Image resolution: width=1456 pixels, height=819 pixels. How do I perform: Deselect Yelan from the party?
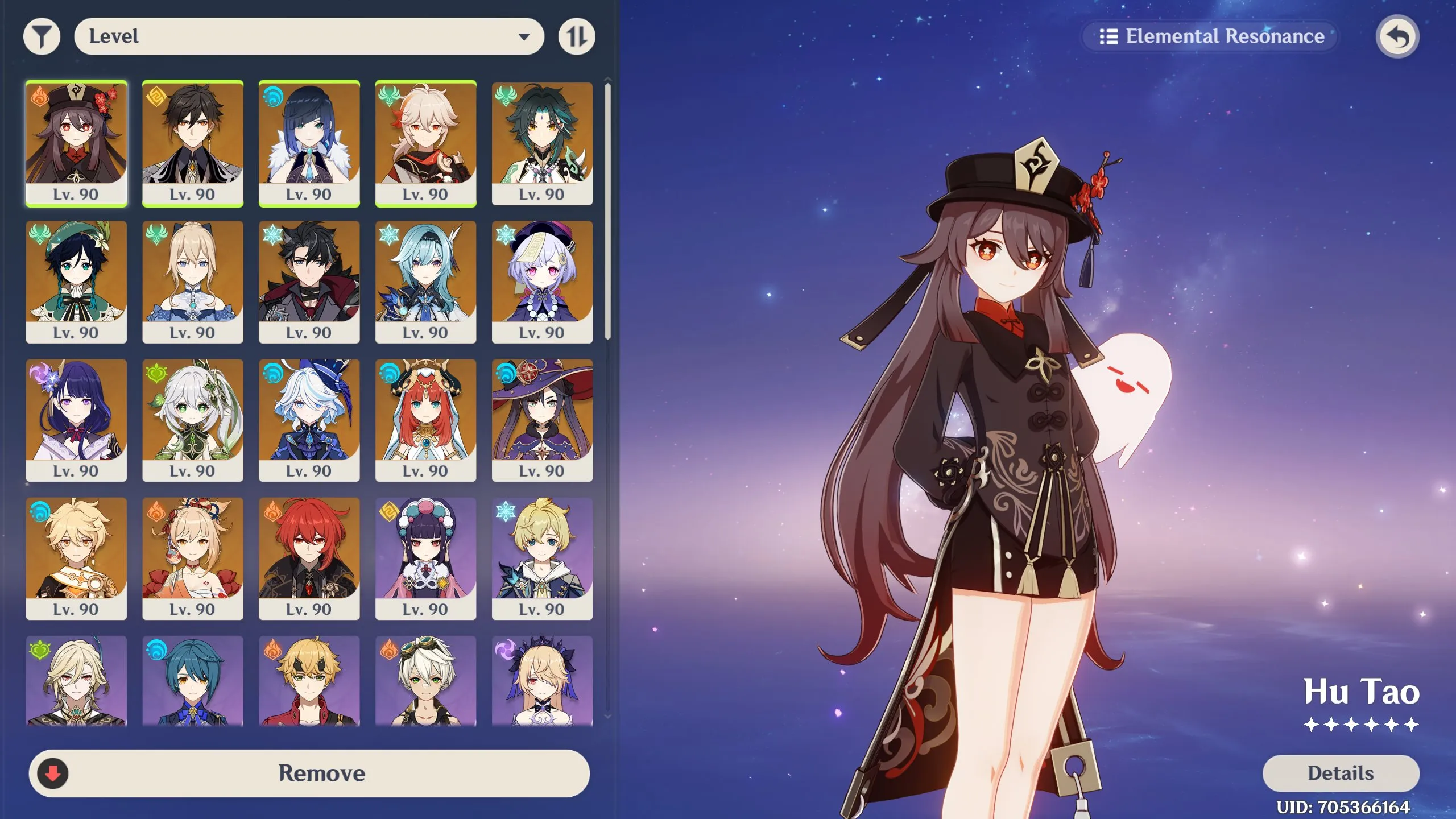[310, 142]
